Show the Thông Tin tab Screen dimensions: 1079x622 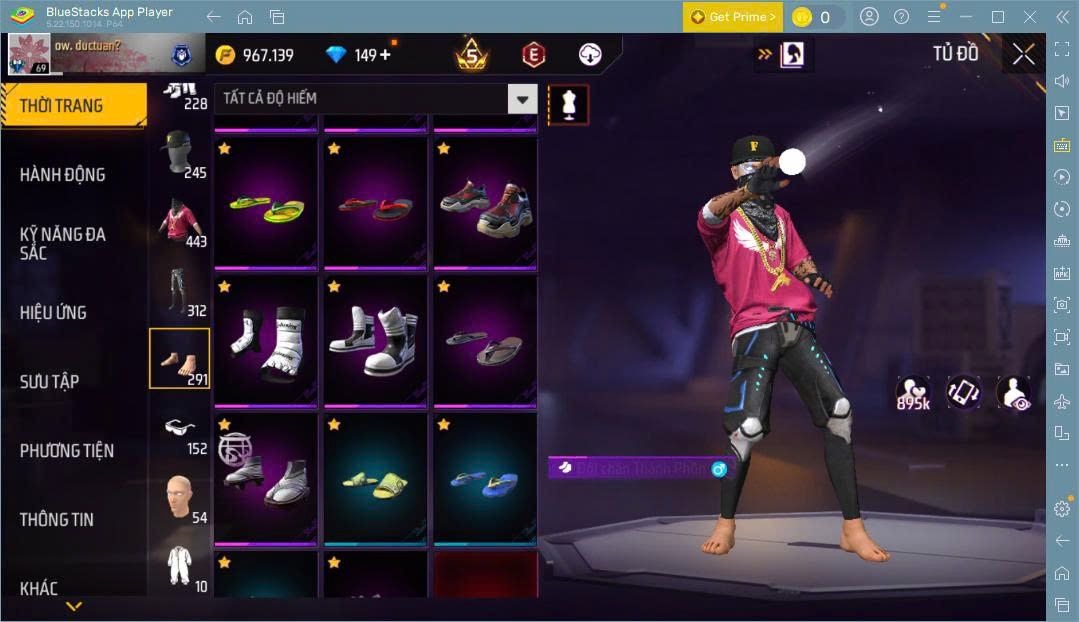click(x=56, y=519)
